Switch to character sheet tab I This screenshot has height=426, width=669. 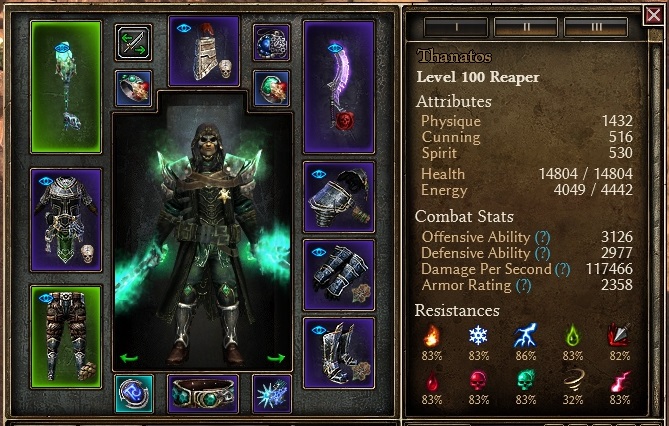click(449, 27)
